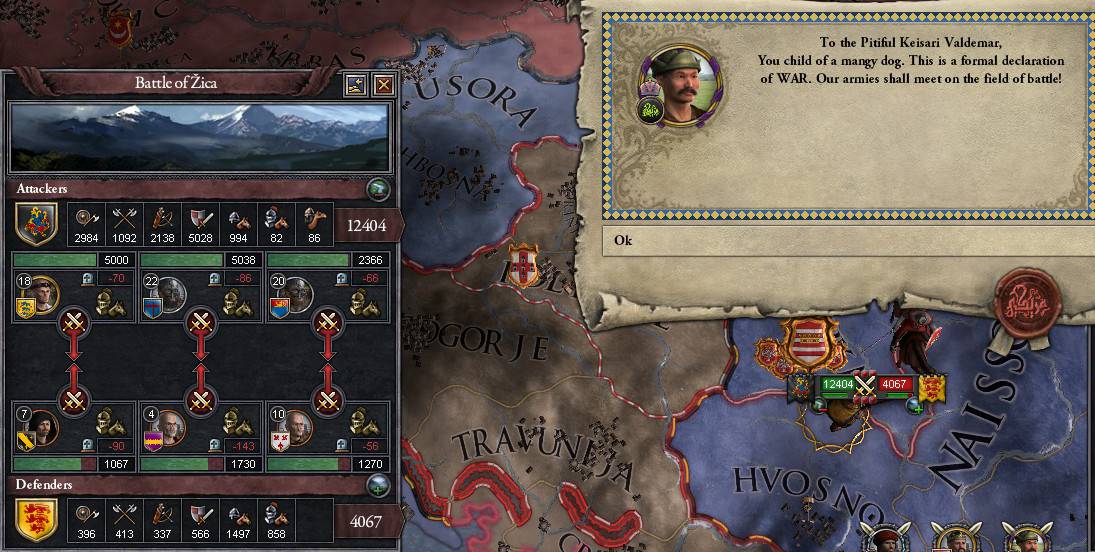This screenshot has width=1095, height=552.
Task: View the defender commander with 10 skill
Action: tap(297, 429)
